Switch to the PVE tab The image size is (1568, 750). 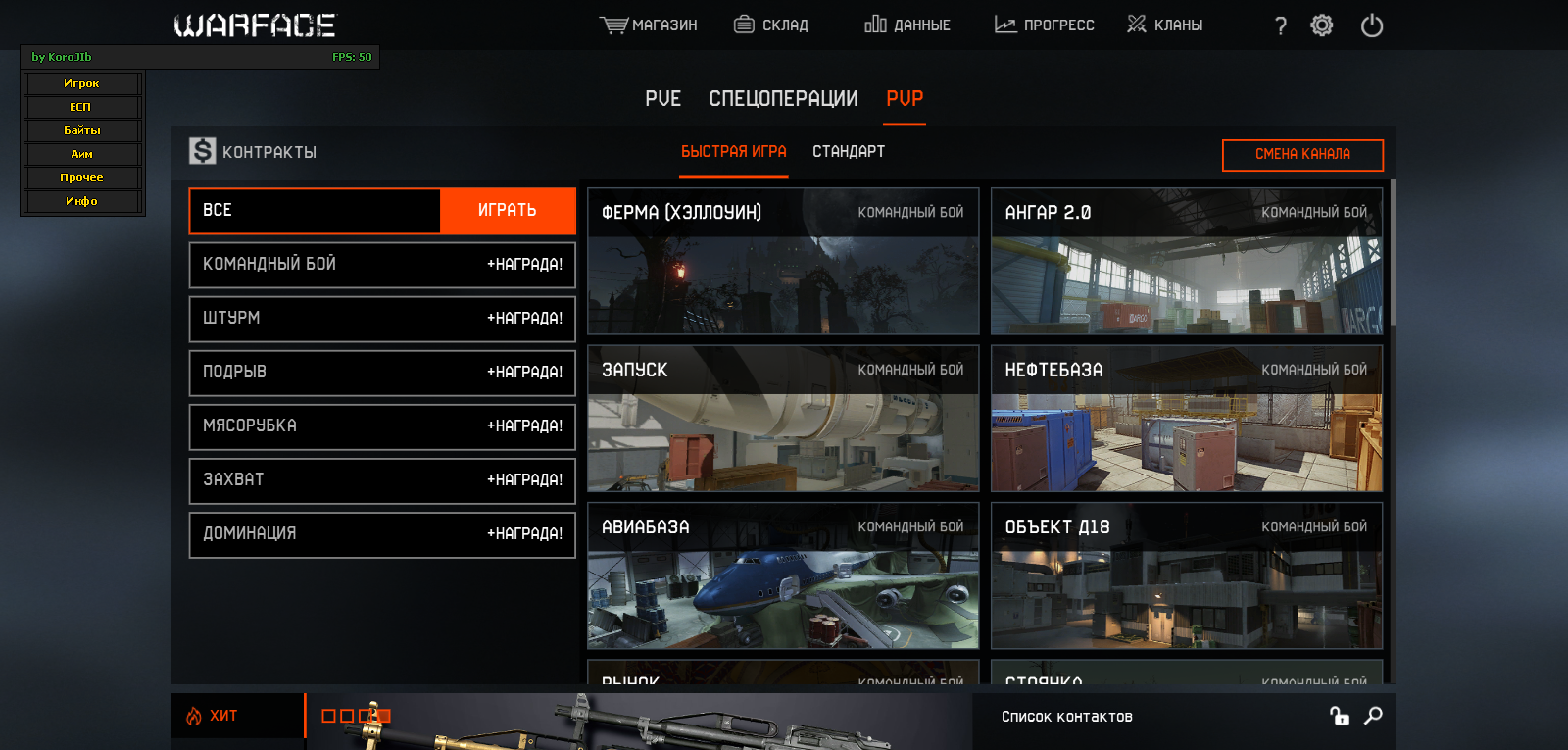click(662, 98)
